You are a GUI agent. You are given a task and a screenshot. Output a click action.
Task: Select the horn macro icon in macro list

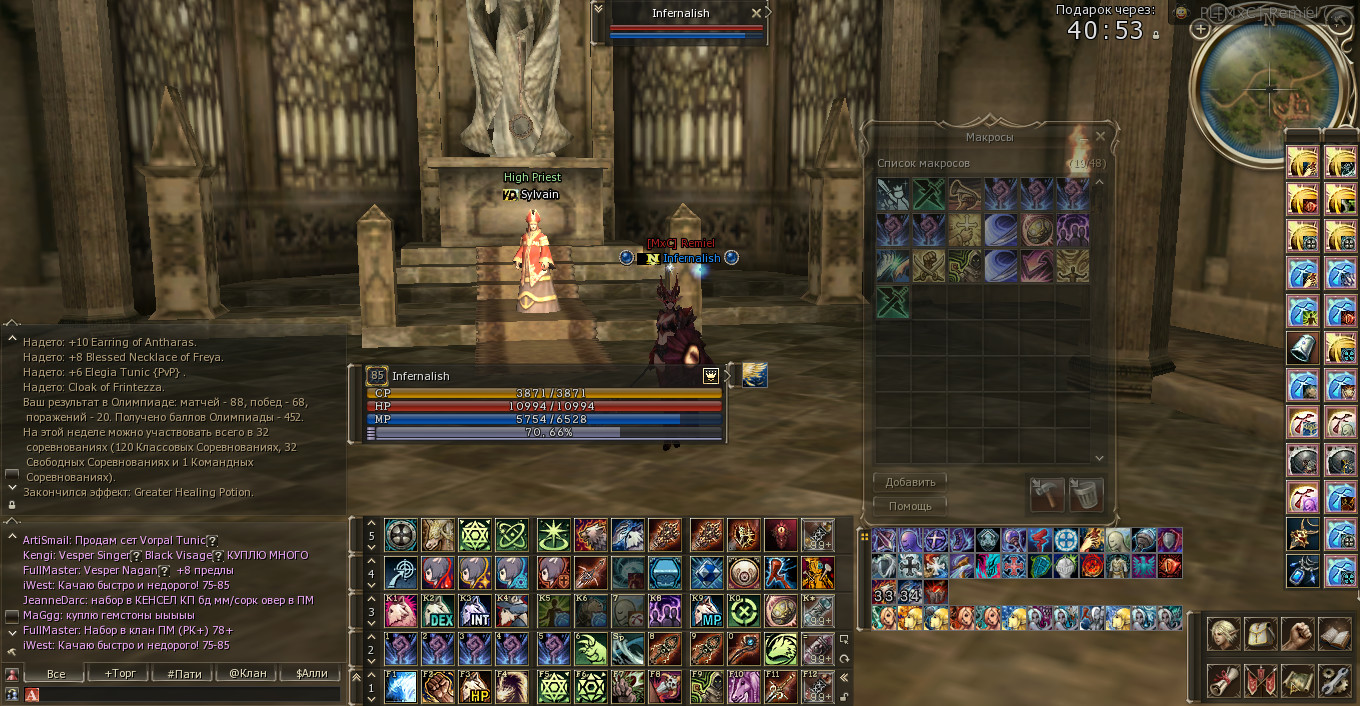click(x=965, y=194)
